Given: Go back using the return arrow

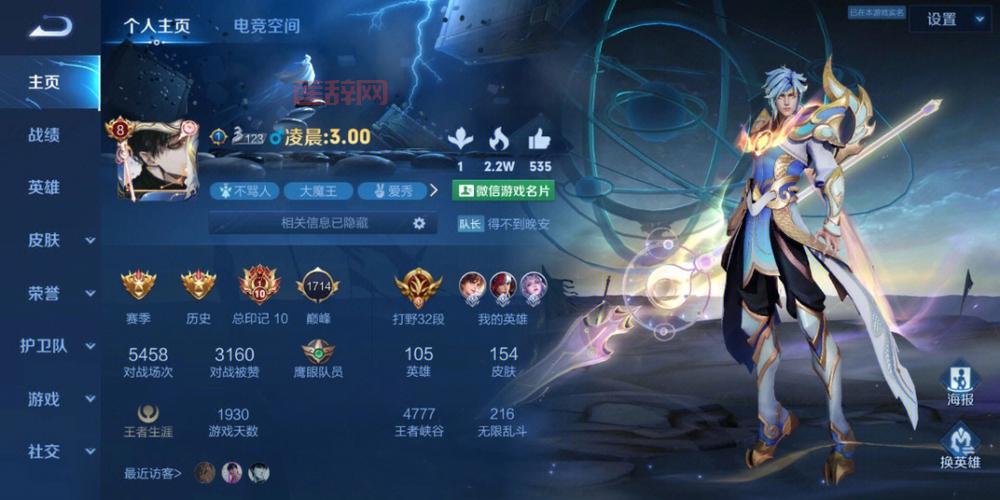Looking at the screenshot, I should point(50,27).
